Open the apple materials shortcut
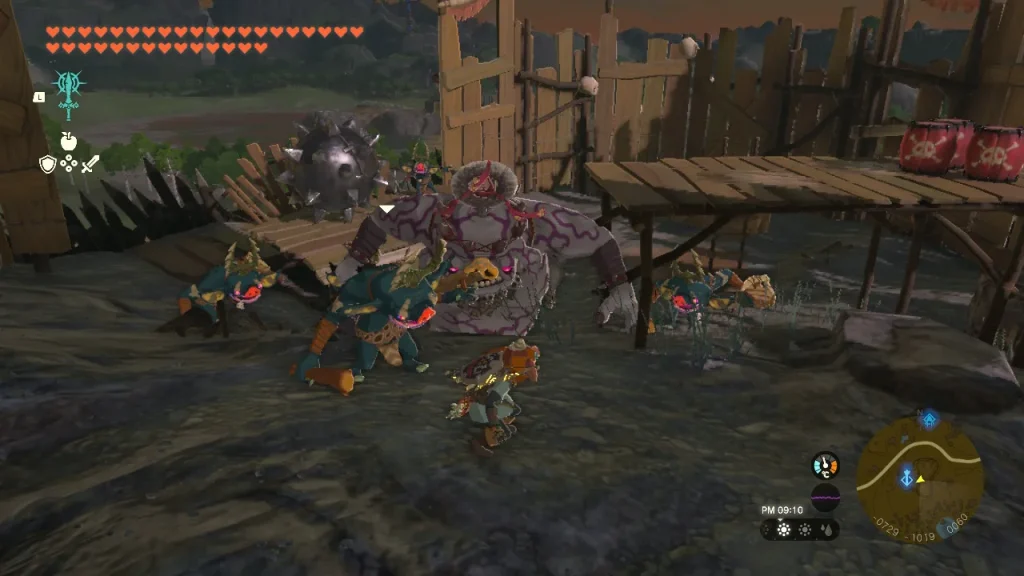1024x576 pixels. 69,141
